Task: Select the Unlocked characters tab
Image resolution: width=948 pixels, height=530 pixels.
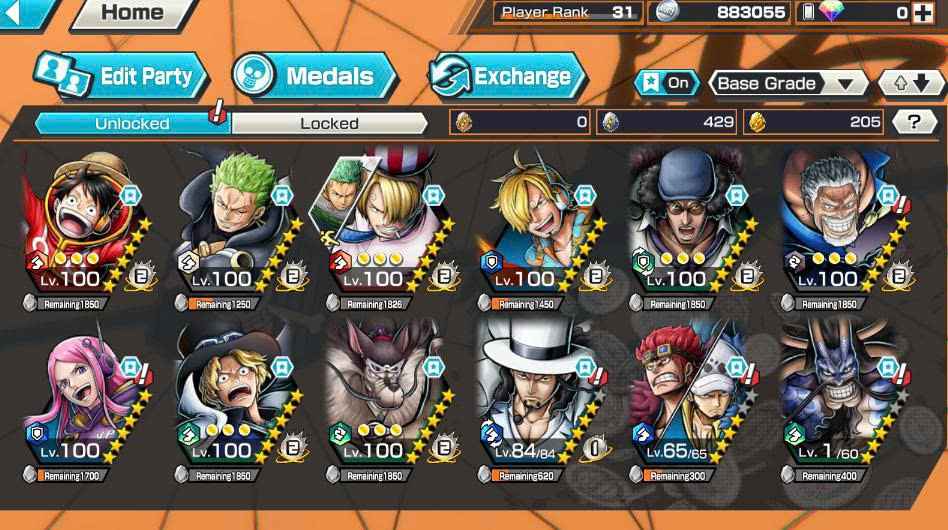Action: pyautogui.click(x=132, y=123)
